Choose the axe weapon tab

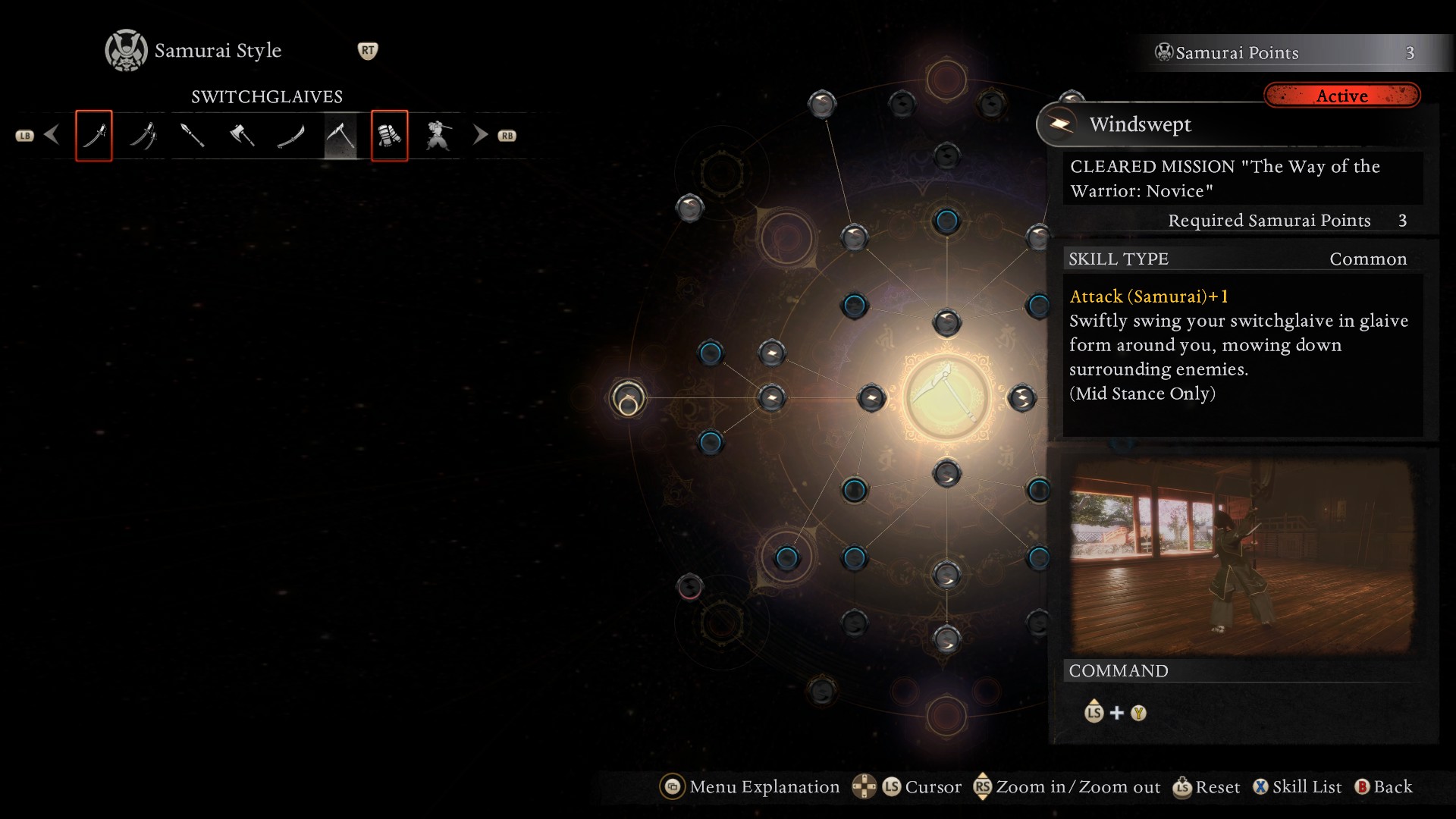[x=242, y=136]
